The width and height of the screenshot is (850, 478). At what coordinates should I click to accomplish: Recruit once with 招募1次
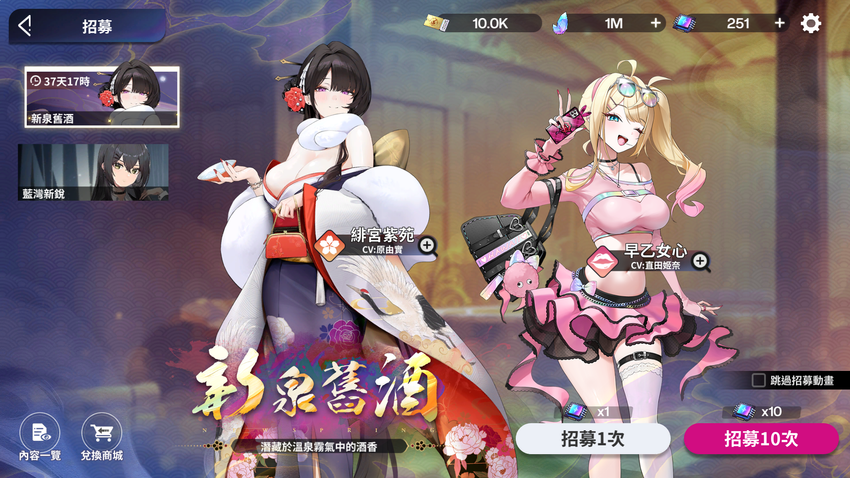[x=592, y=439]
